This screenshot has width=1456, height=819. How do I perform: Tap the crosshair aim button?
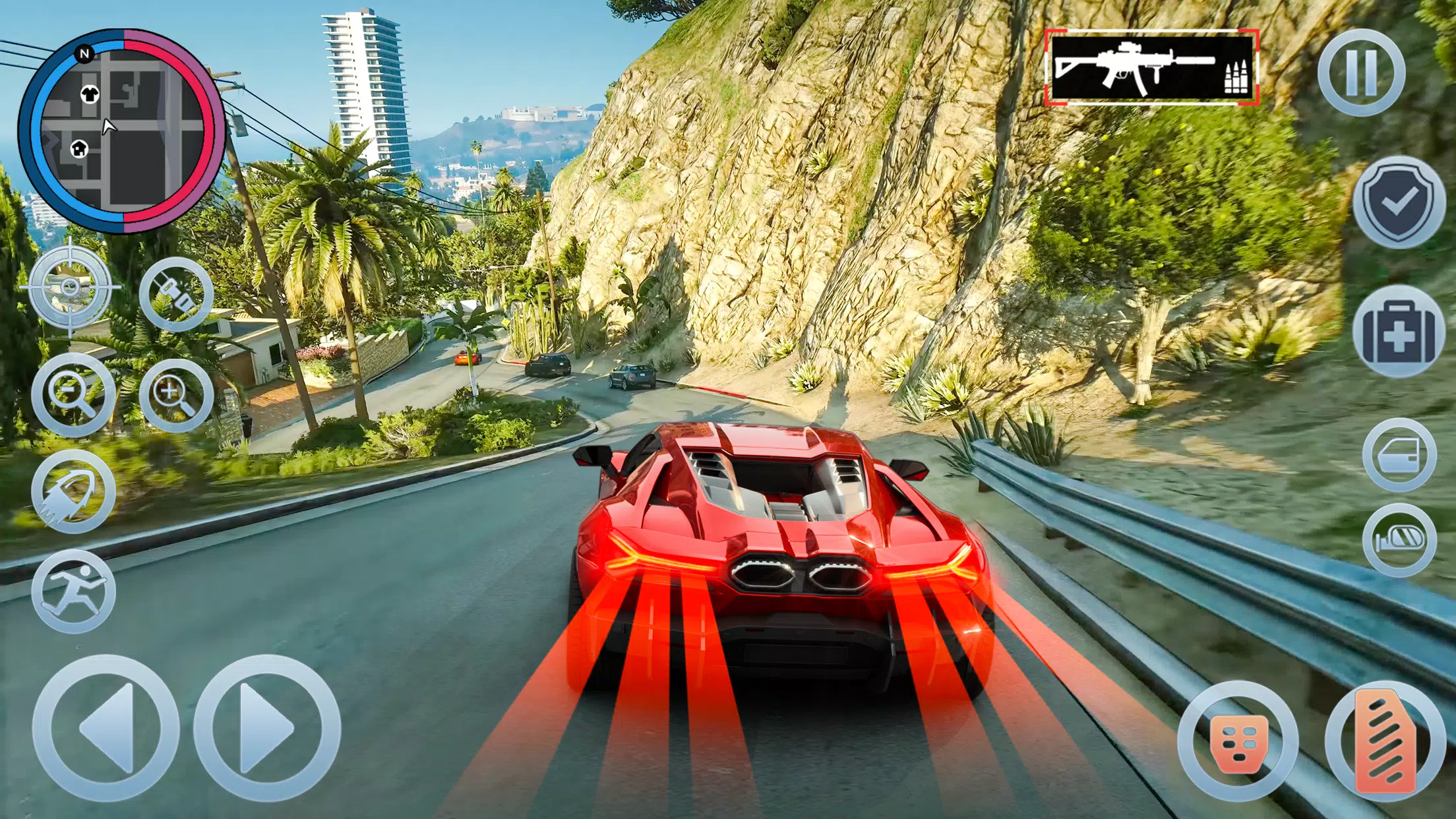point(70,288)
